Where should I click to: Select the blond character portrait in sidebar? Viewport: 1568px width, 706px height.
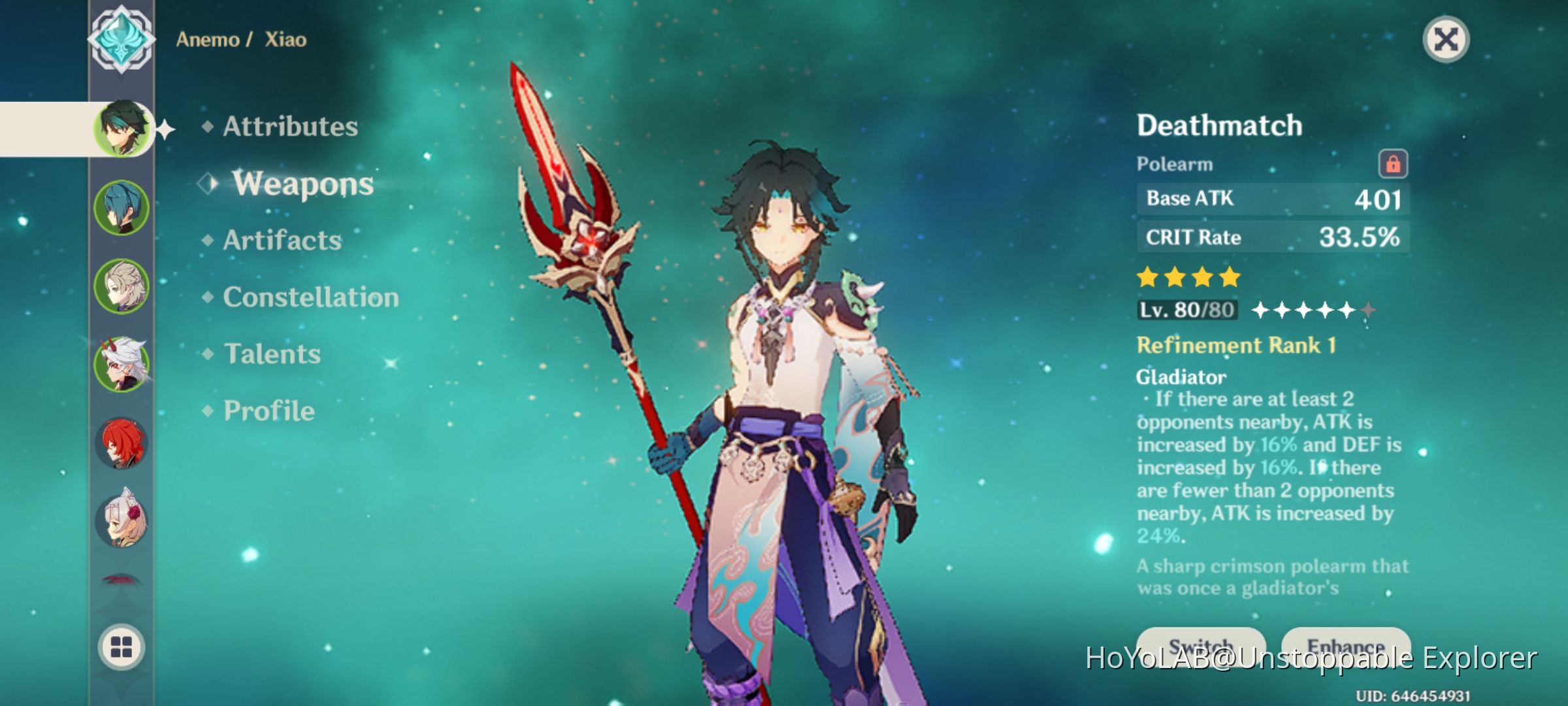coord(123,286)
